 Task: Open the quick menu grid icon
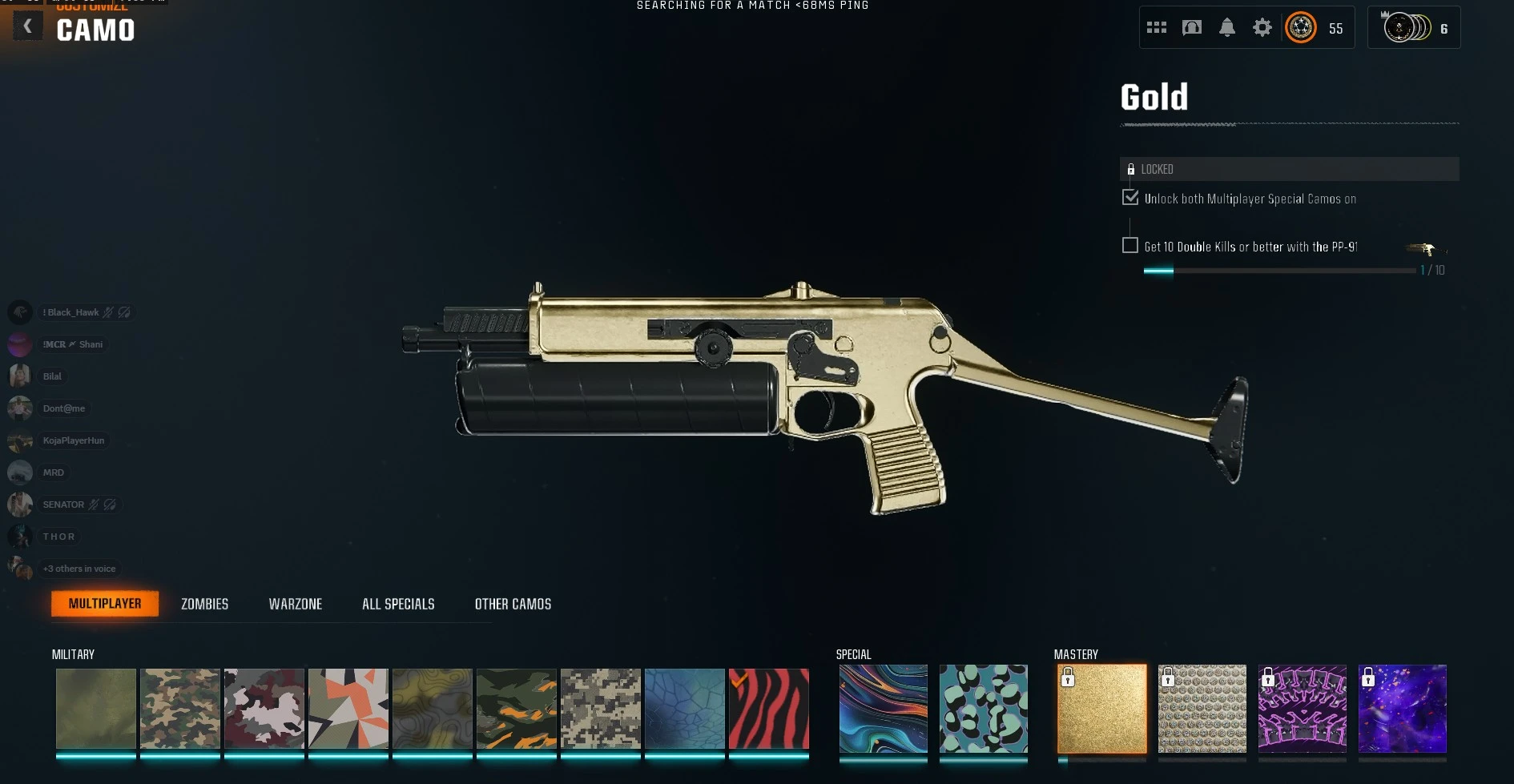coord(1156,26)
